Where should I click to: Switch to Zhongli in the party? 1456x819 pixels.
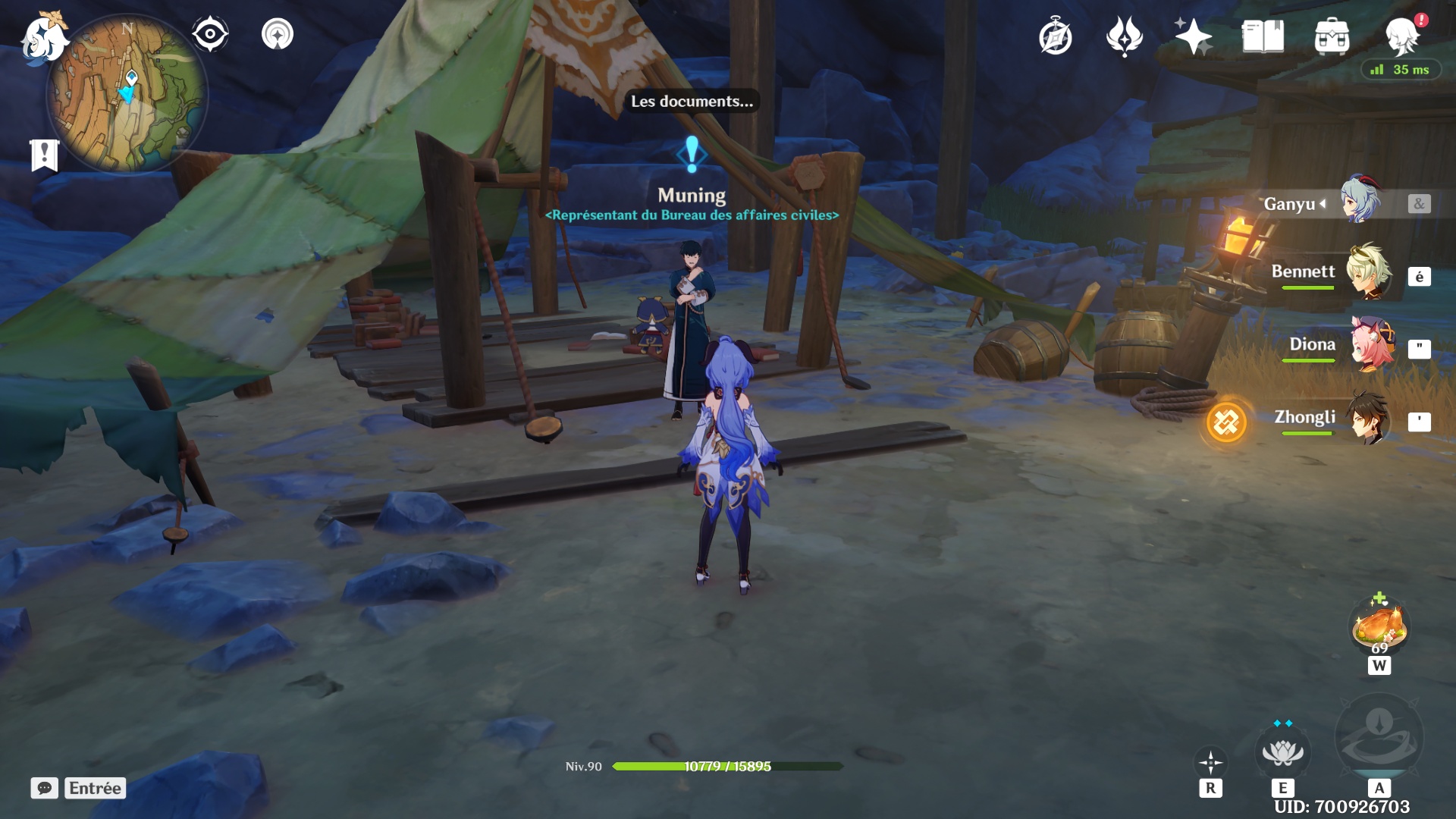[x=1367, y=417]
